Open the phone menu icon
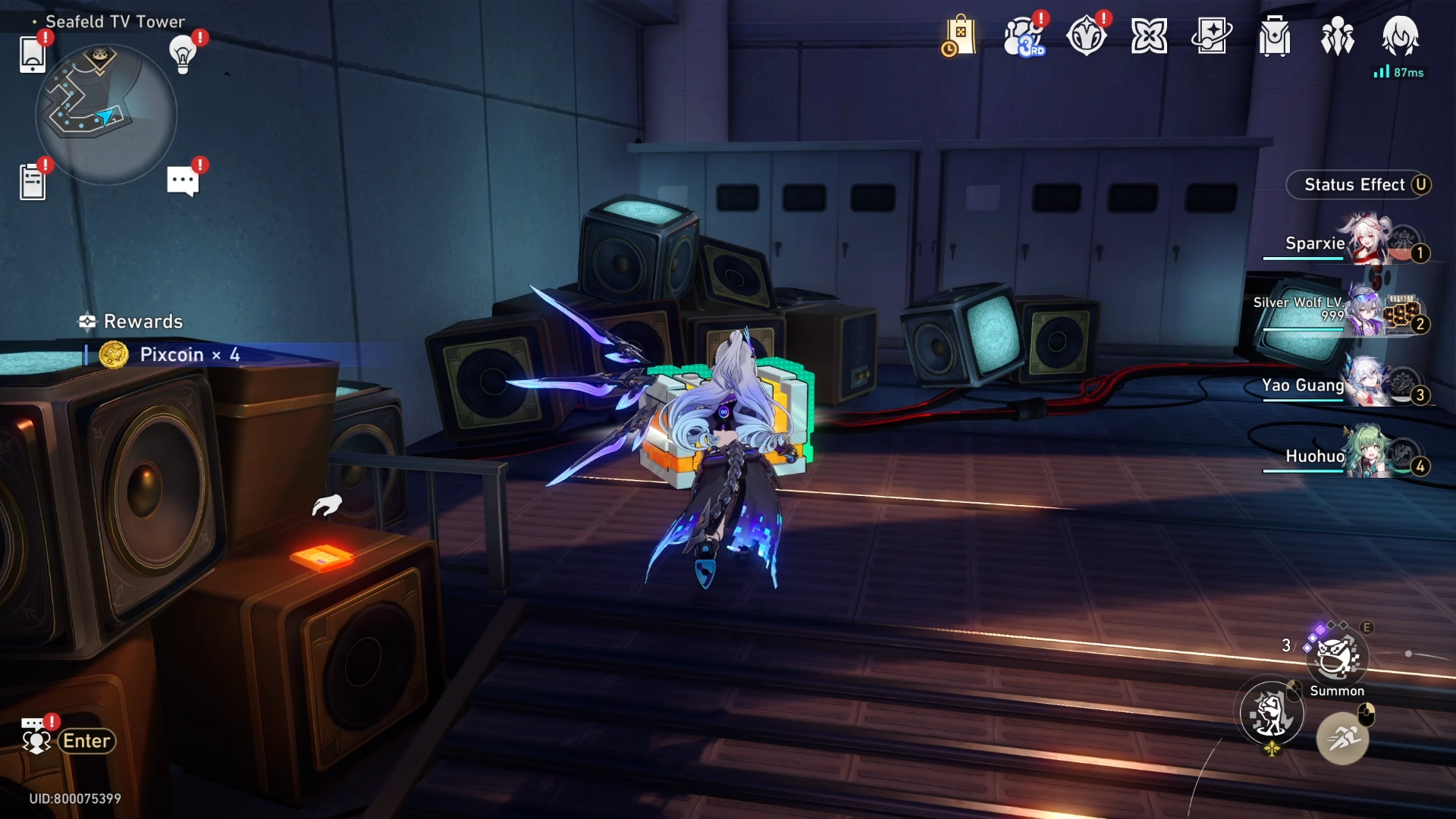 pos(32,54)
